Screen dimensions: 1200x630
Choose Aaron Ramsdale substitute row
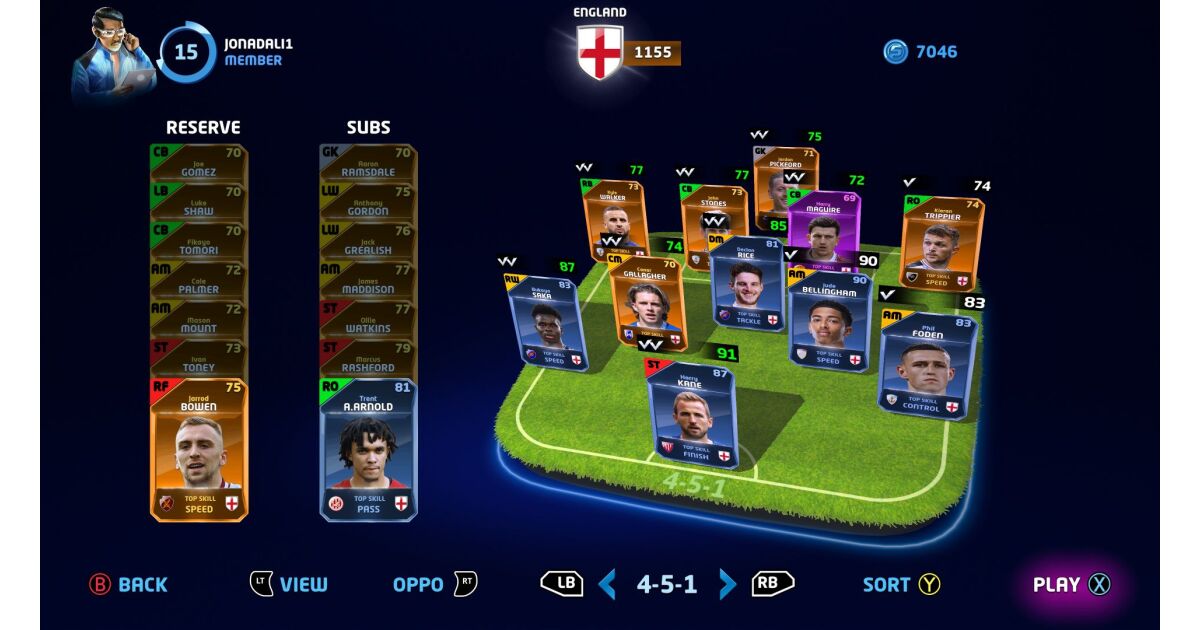click(368, 163)
